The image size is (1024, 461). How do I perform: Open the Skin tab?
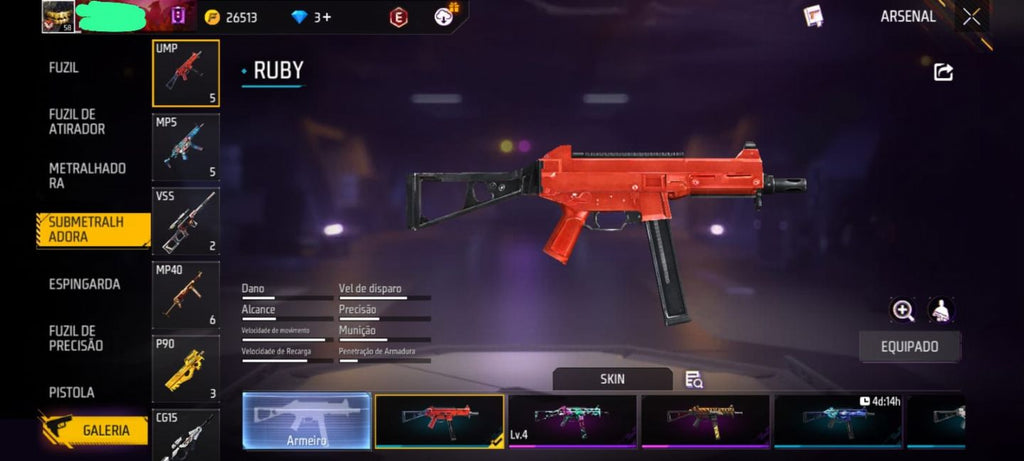point(612,379)
